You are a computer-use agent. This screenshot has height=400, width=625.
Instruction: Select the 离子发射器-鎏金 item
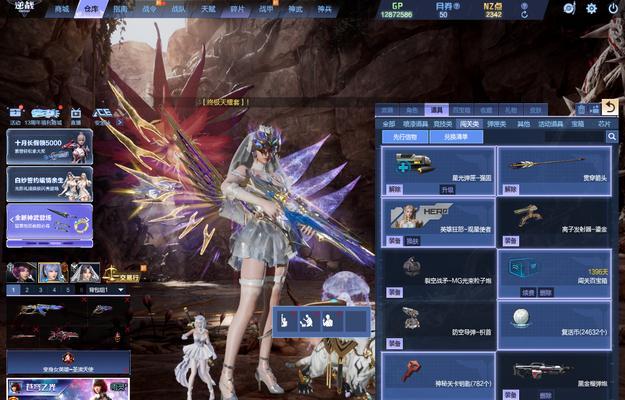554,222
